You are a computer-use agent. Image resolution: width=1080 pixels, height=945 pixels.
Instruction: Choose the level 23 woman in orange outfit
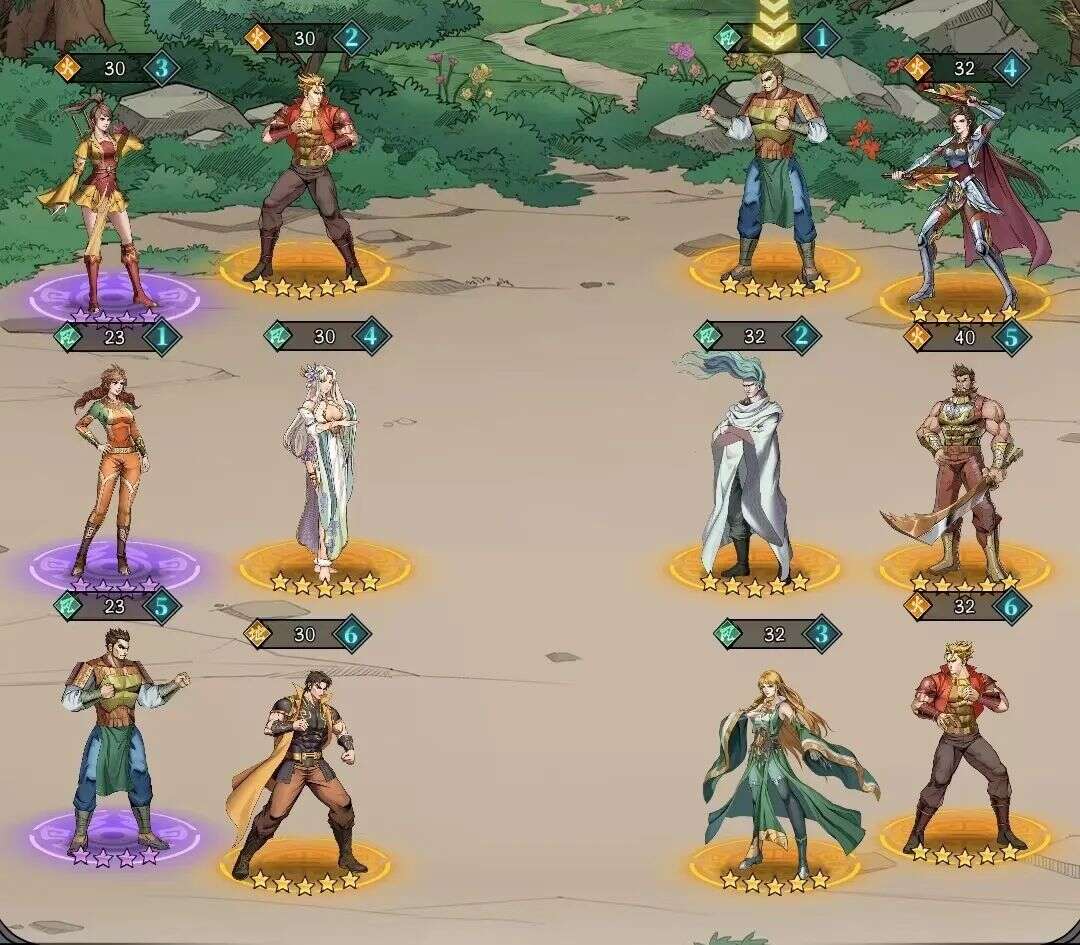click(110, 468)
